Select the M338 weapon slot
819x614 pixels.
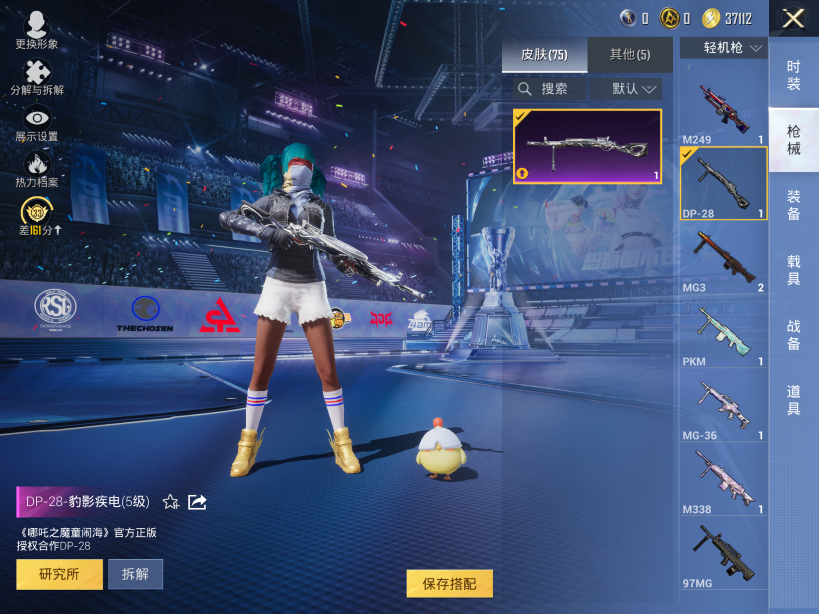click(x=723, y=482)
